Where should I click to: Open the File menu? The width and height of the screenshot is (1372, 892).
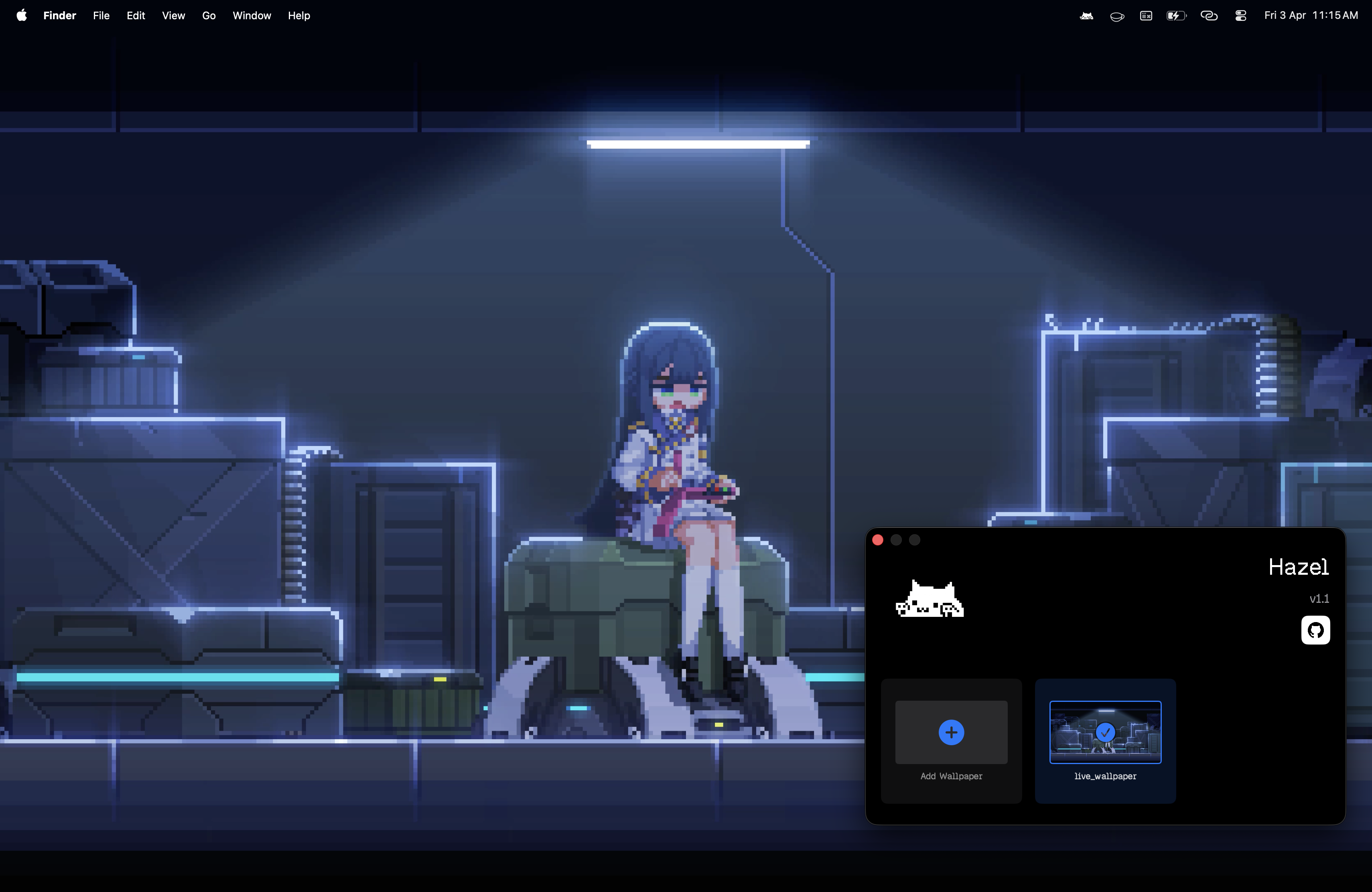click(x=101, y=16)
